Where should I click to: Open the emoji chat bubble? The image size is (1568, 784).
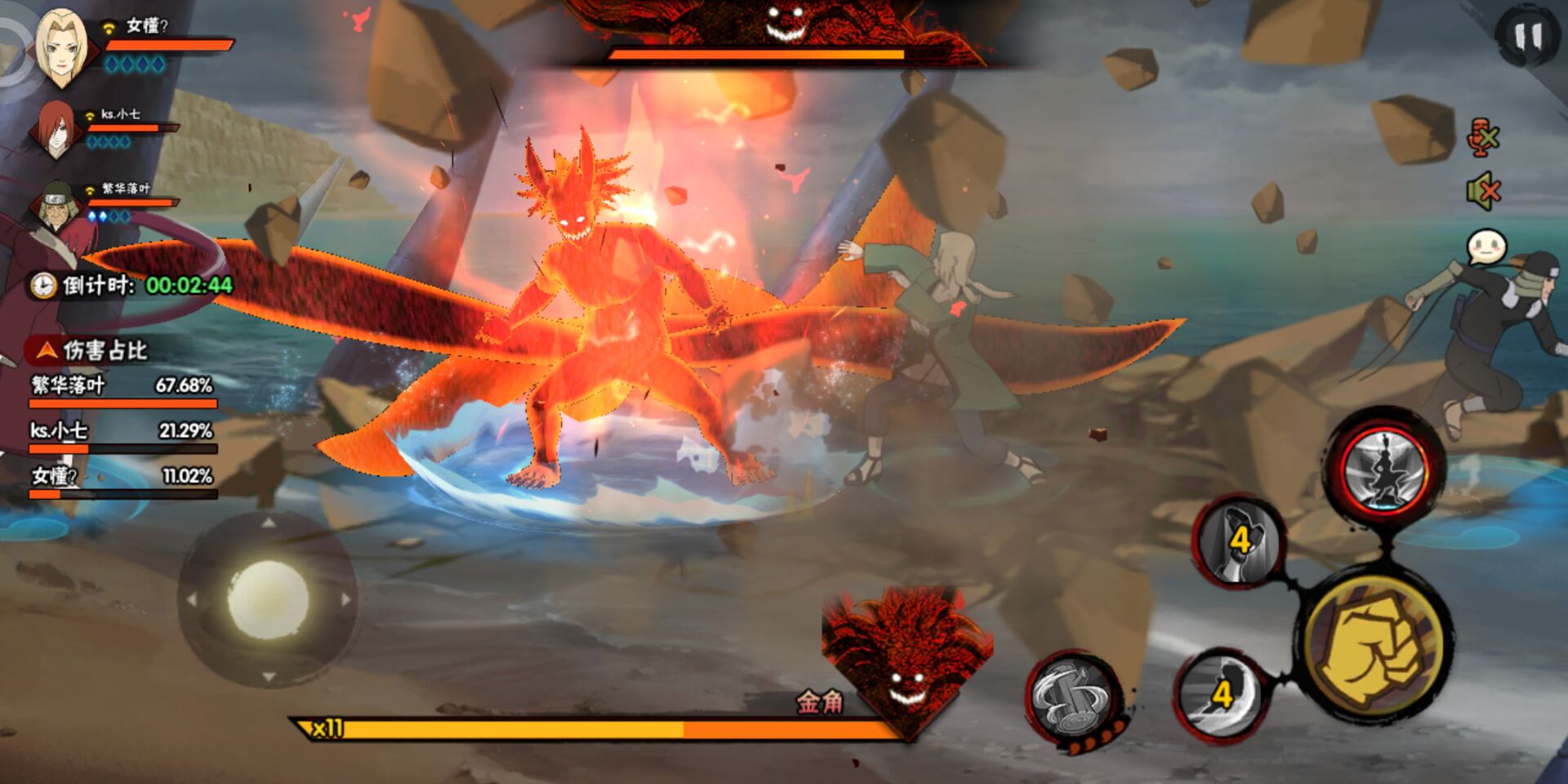(x=1486, y=247)
